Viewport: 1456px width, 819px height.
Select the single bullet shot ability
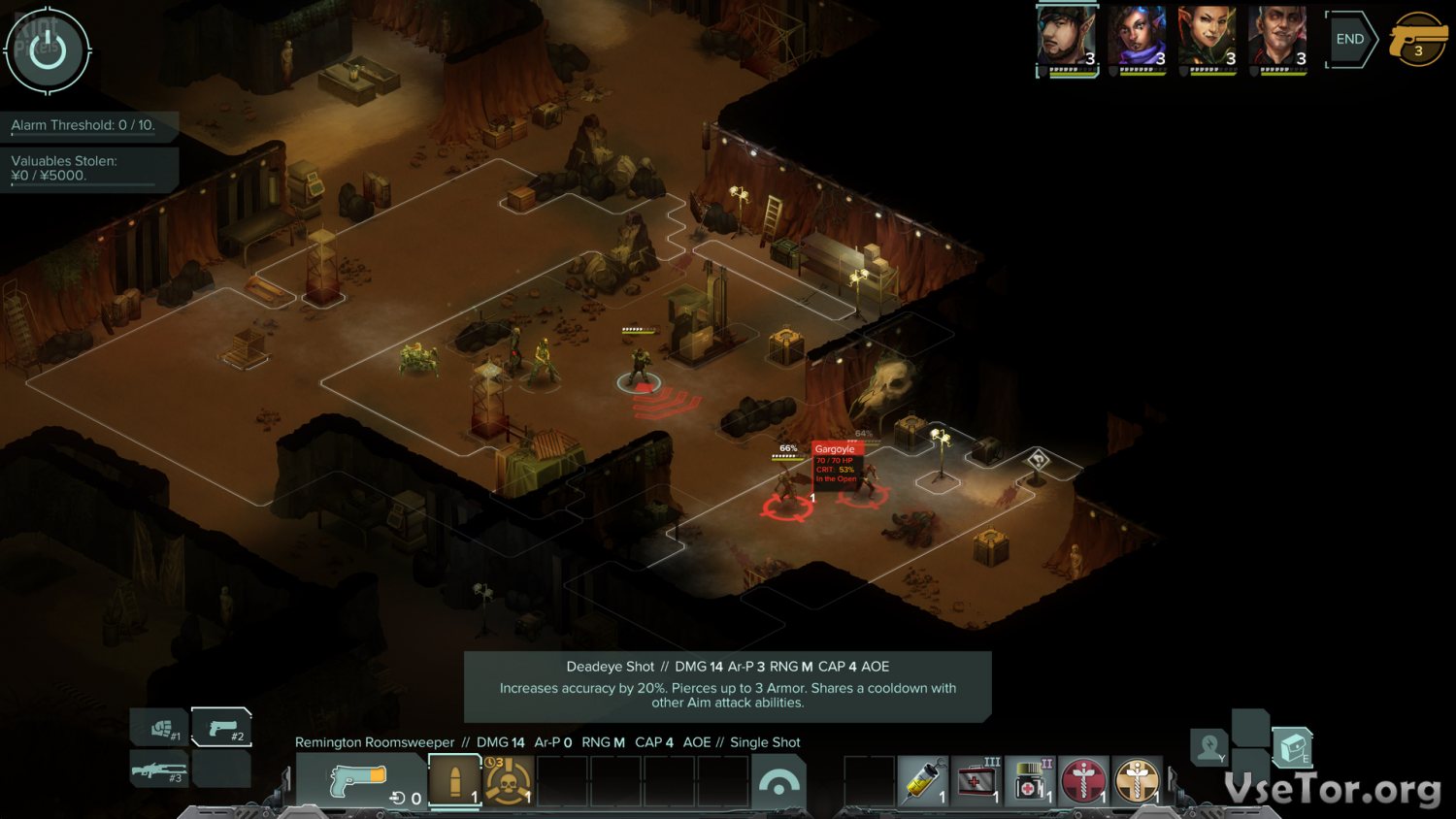point(454,781)
